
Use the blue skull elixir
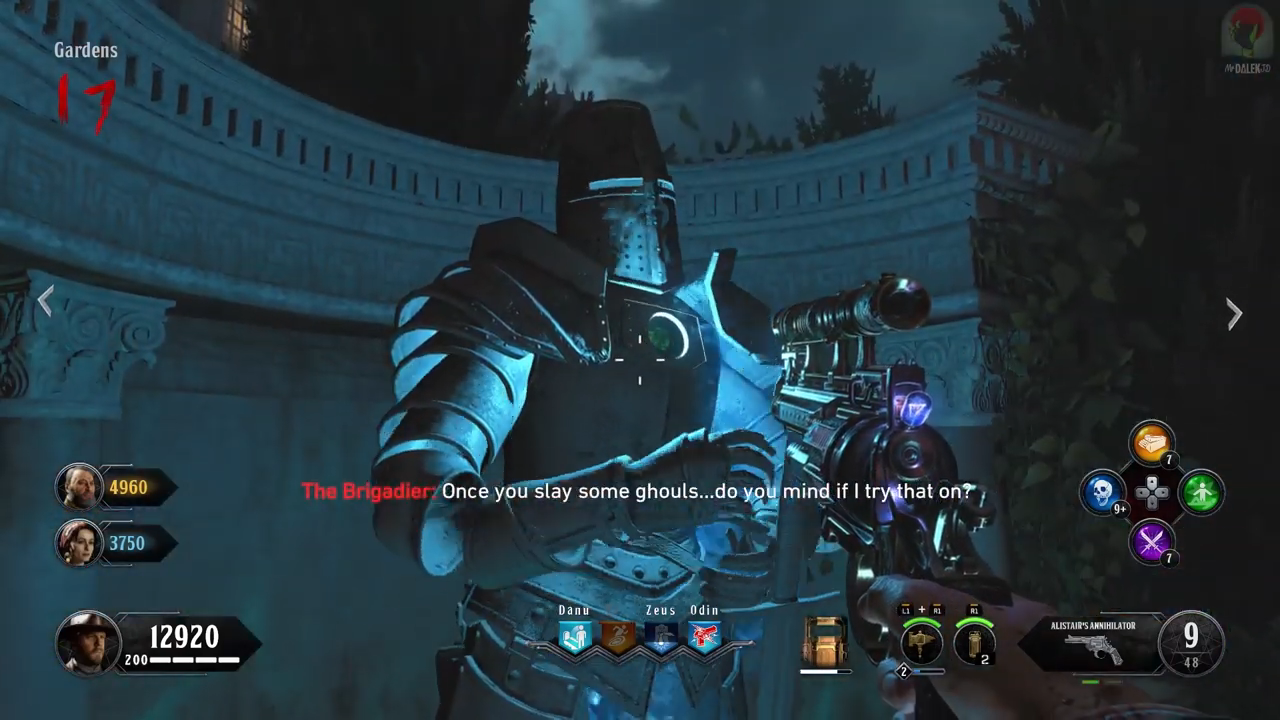1103,492
